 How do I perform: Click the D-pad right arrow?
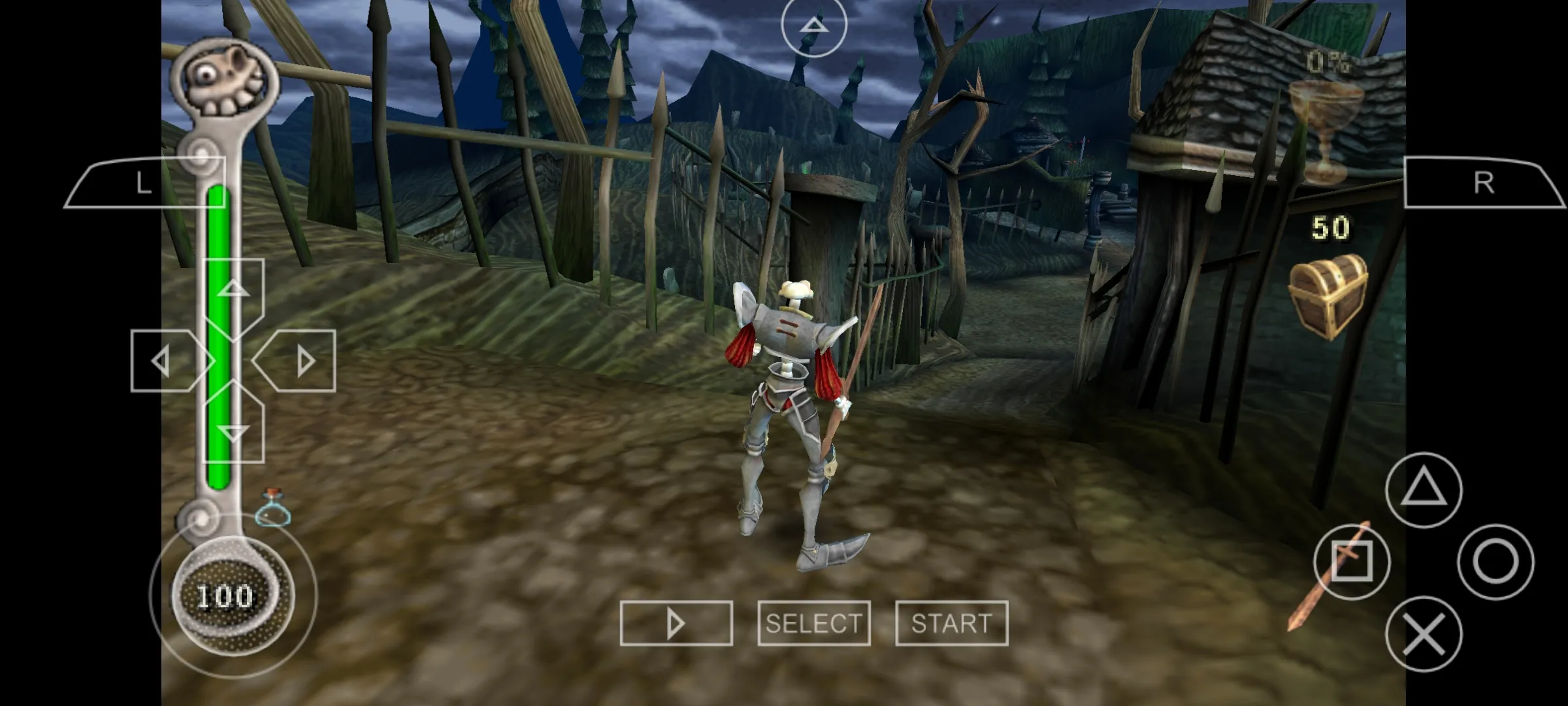point(301,361)
